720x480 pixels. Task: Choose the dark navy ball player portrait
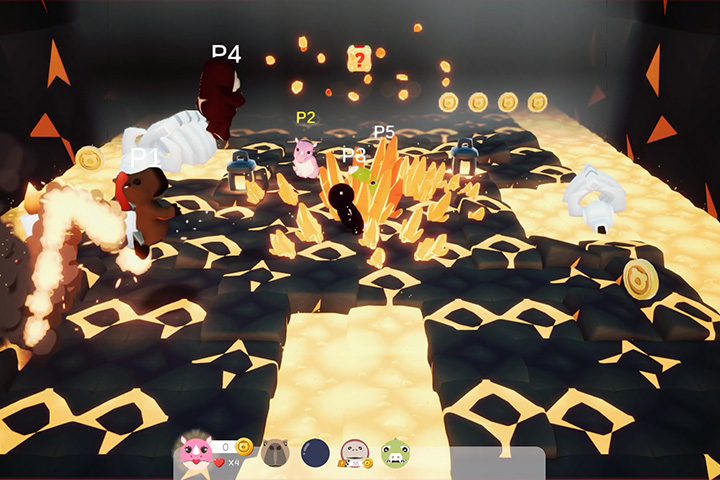coord(316,454)
